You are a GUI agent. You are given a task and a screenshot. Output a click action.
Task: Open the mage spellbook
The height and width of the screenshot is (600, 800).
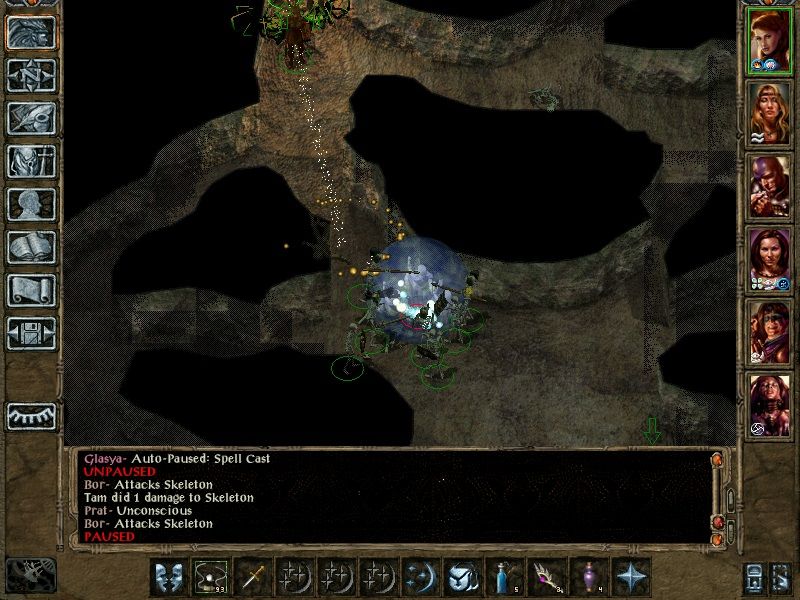click(30, 247)
